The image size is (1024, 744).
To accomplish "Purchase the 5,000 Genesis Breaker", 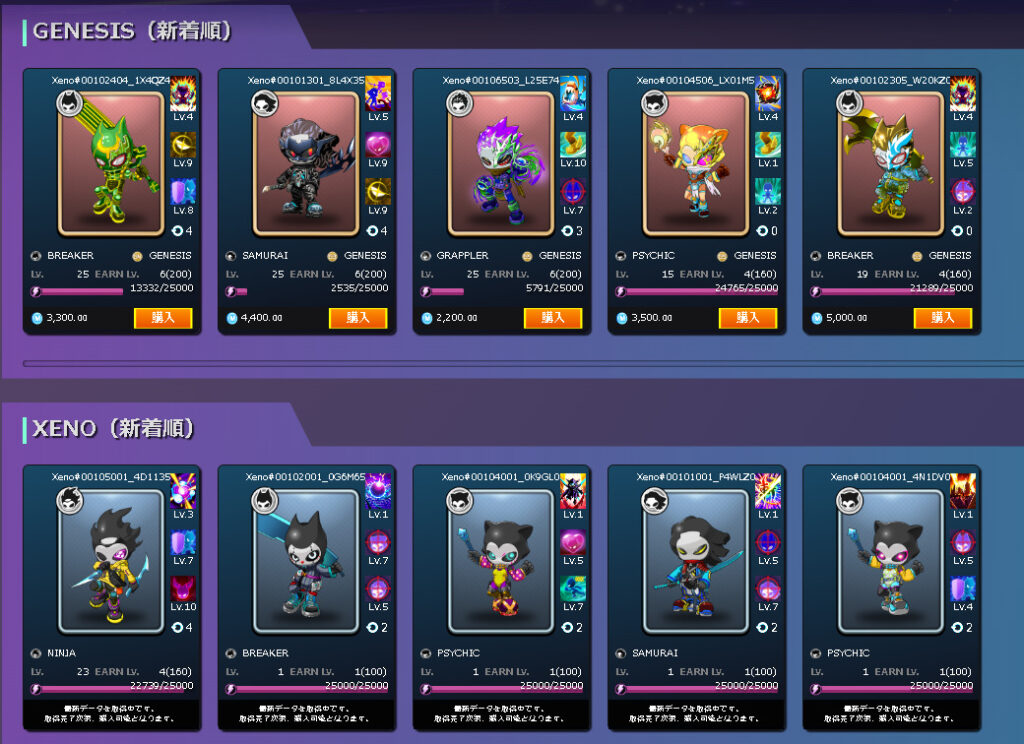I will pyautogui.click(x=942, y=318).
